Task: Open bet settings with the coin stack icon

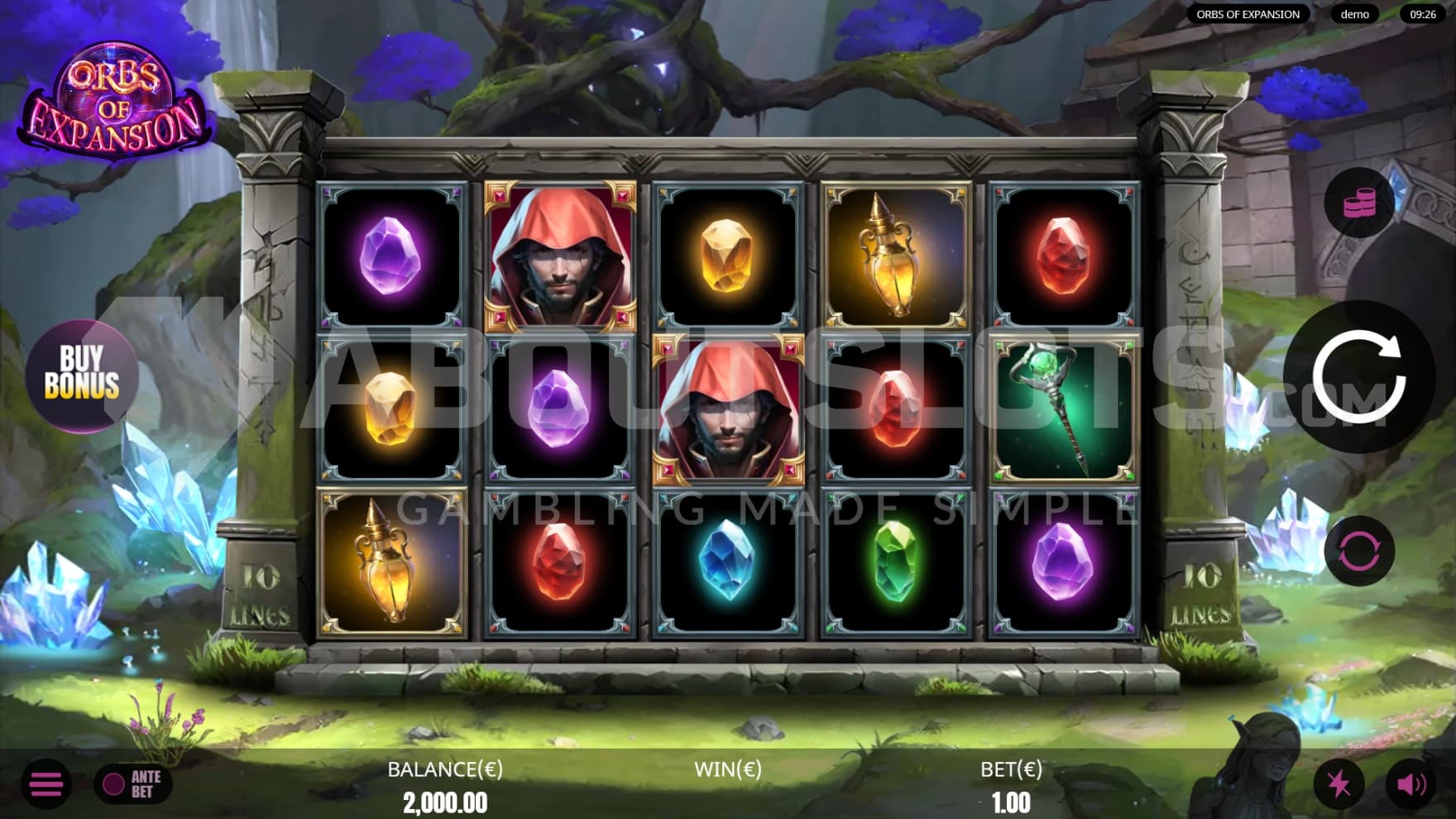Action: coord(1358,203)
